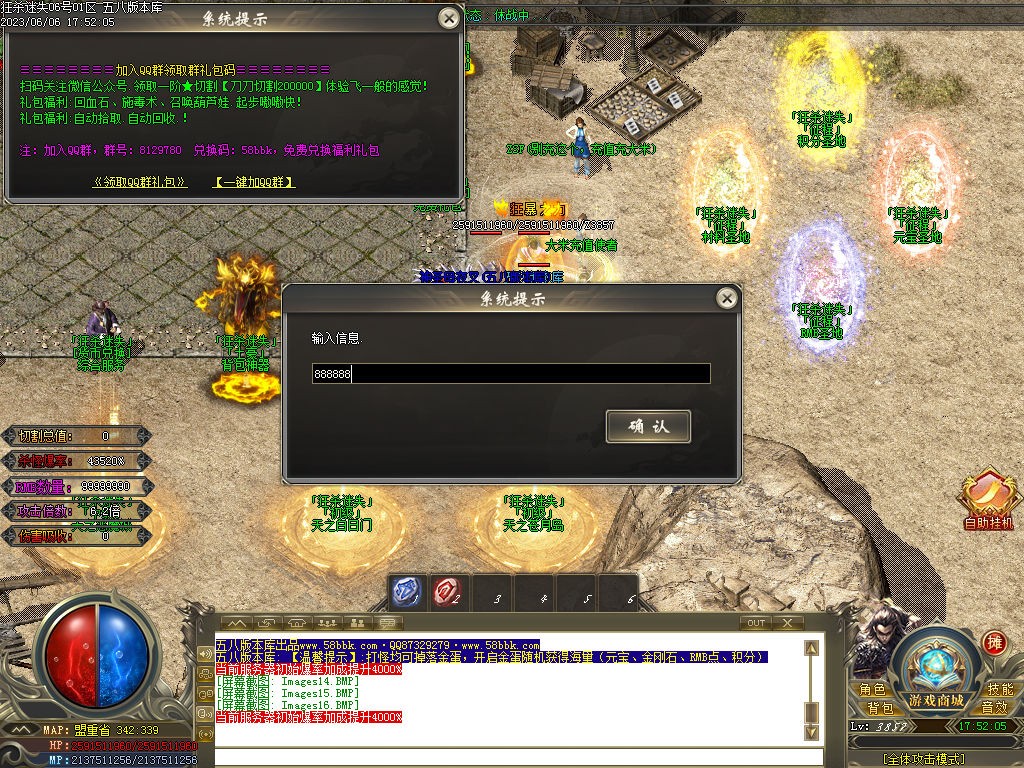Open the 领取QQ群礼包 link

pos(140,182)
